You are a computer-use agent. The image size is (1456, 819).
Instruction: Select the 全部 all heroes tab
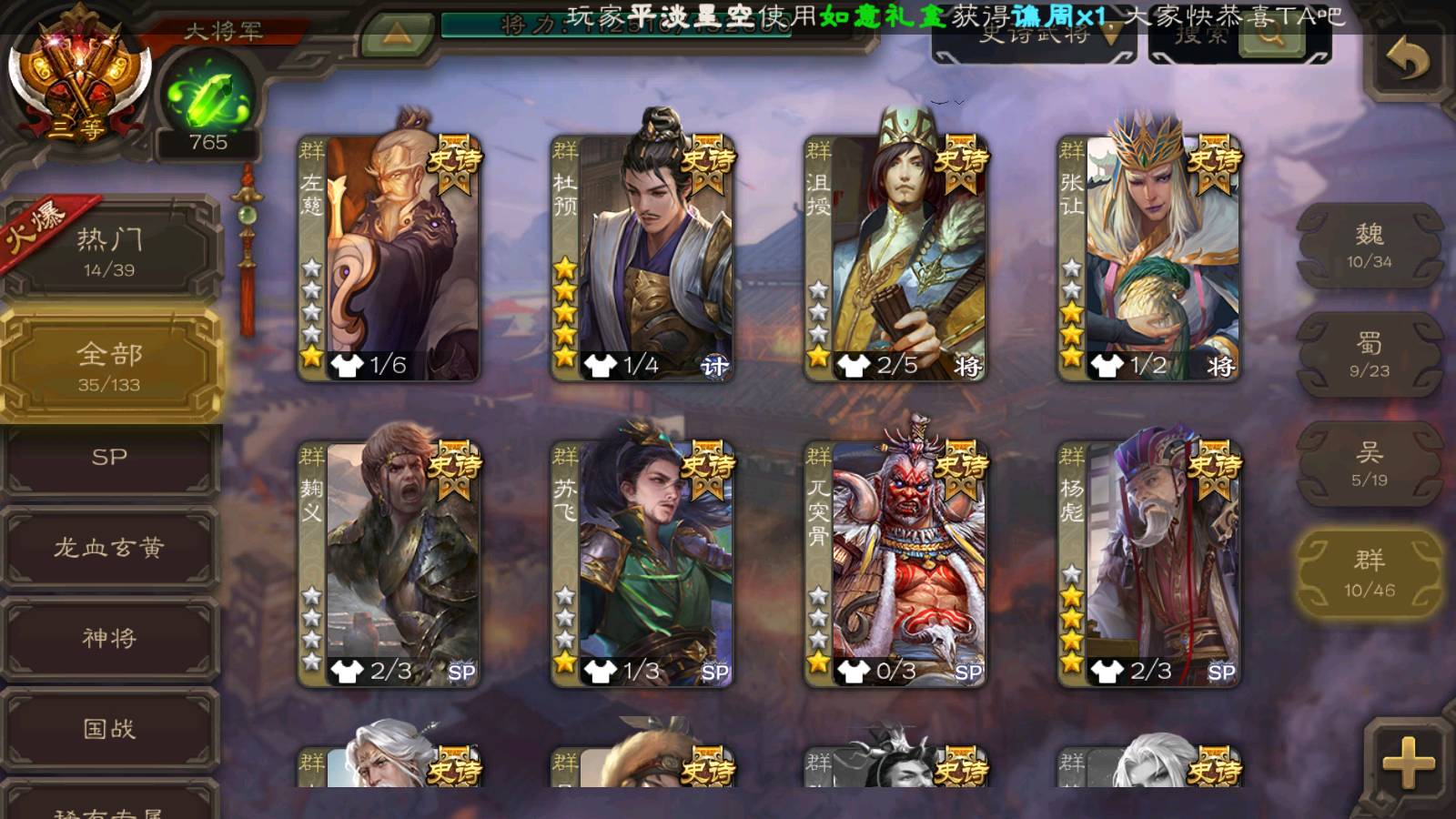(x=109, y=366)
